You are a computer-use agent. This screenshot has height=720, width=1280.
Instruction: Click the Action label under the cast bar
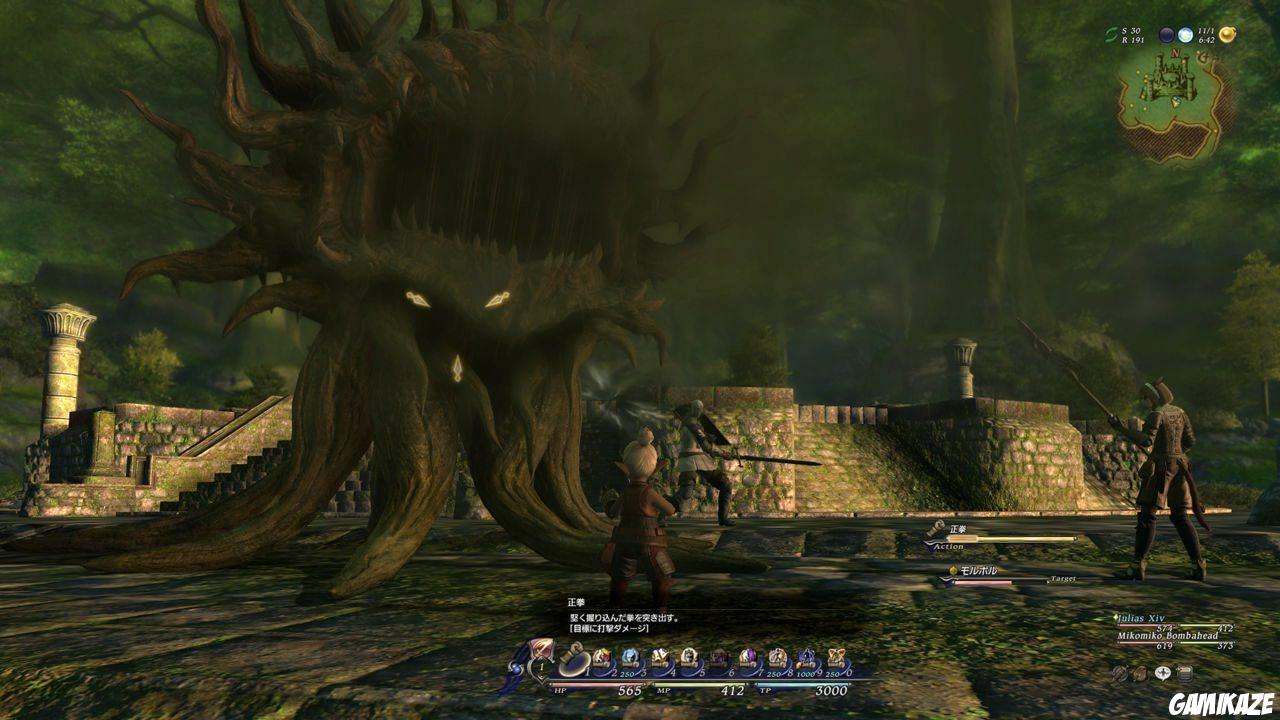click(949, 547)
